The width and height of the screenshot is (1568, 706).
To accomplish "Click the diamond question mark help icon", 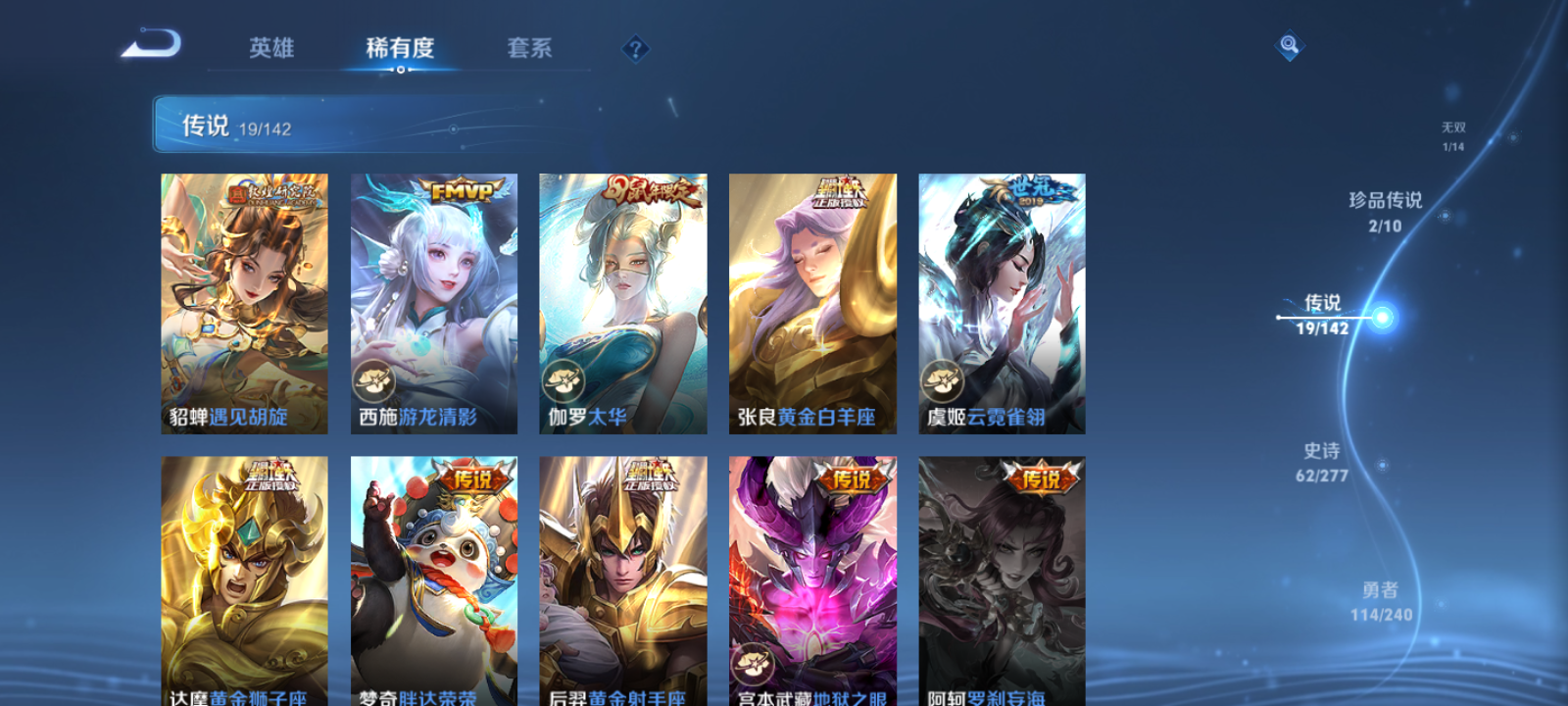I will [638, 48].
